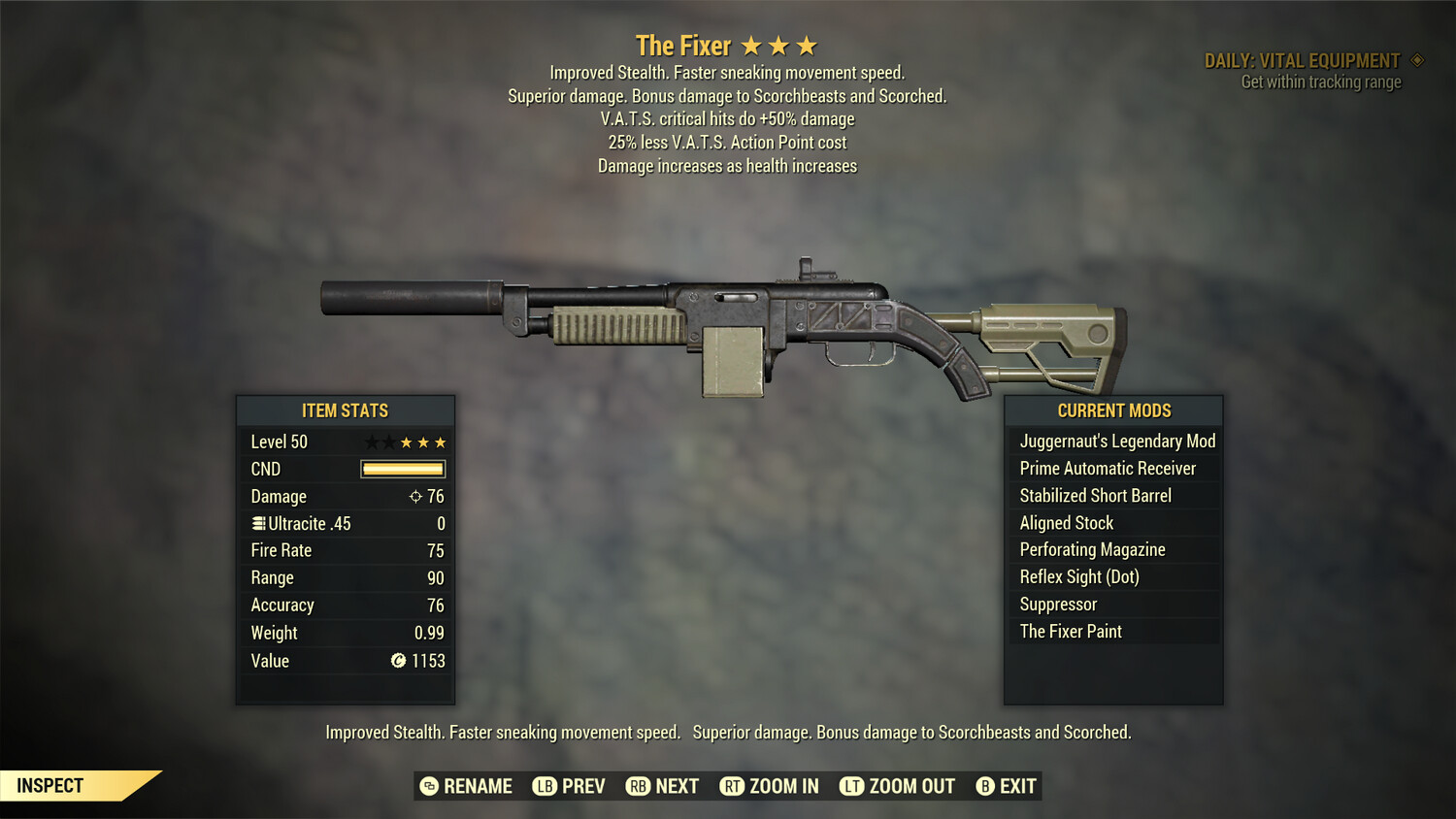Click The Fixer Paint mod entry

click(x=1071, y=631)
